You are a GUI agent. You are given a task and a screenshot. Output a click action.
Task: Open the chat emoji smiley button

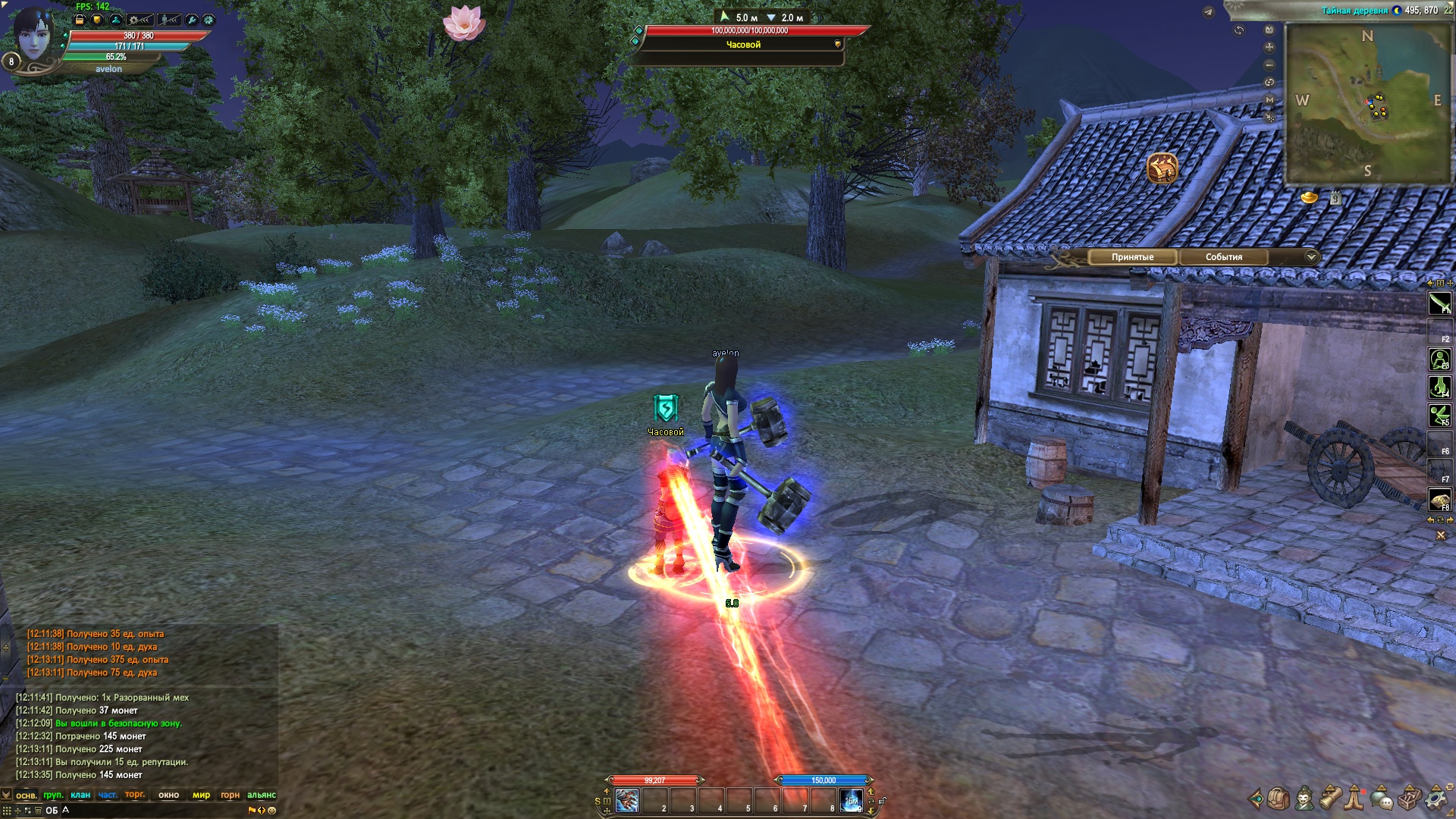point(272,811)
